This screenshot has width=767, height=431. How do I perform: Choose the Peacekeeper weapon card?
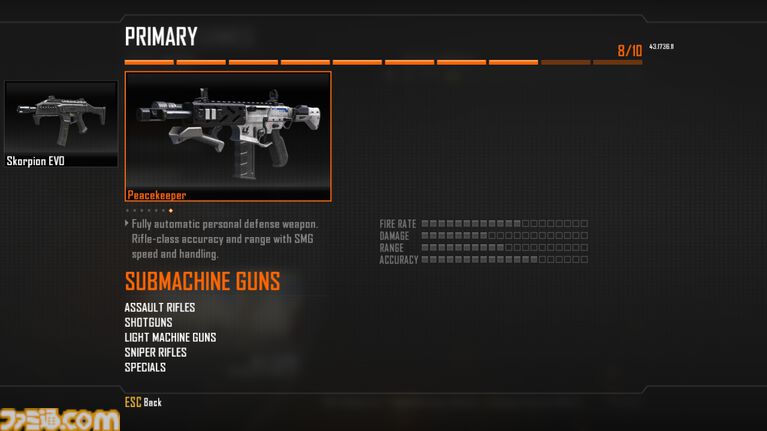tap(228, 136)
